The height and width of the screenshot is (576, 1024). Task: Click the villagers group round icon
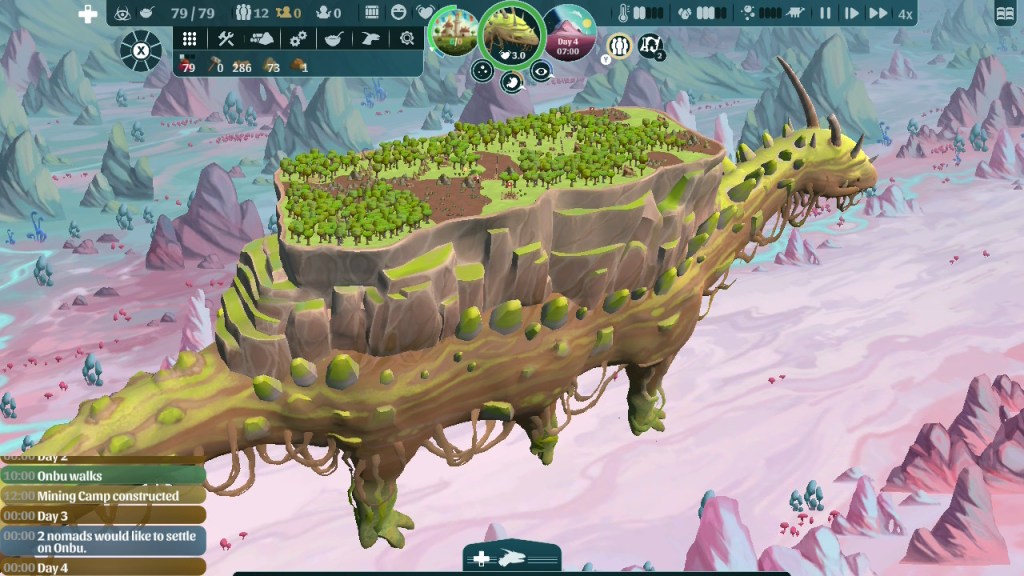coord(619,45)
